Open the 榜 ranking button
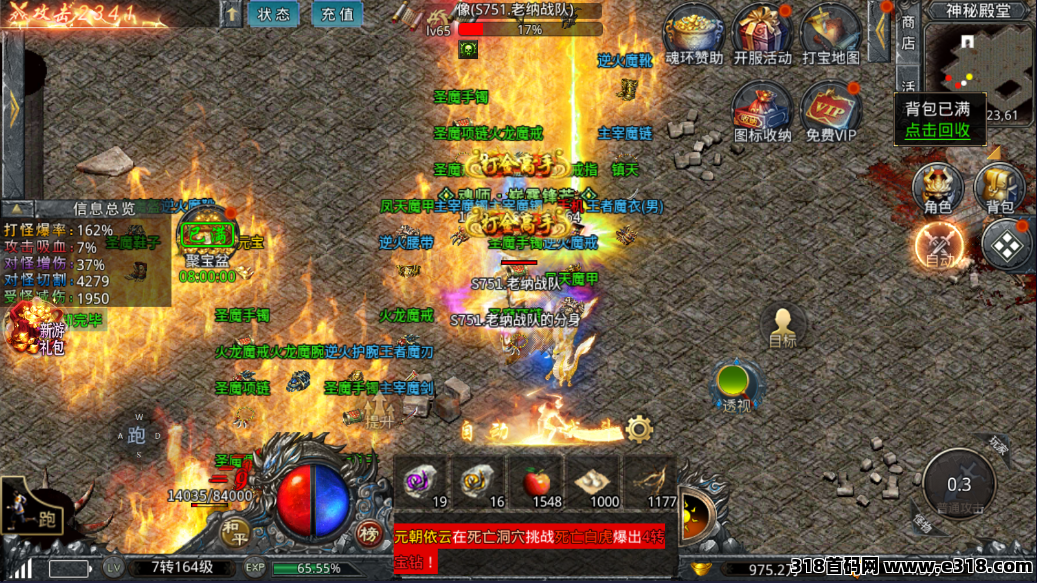Screen dimensions: 1037x583 pyautogui.click(x=367, y=533)
